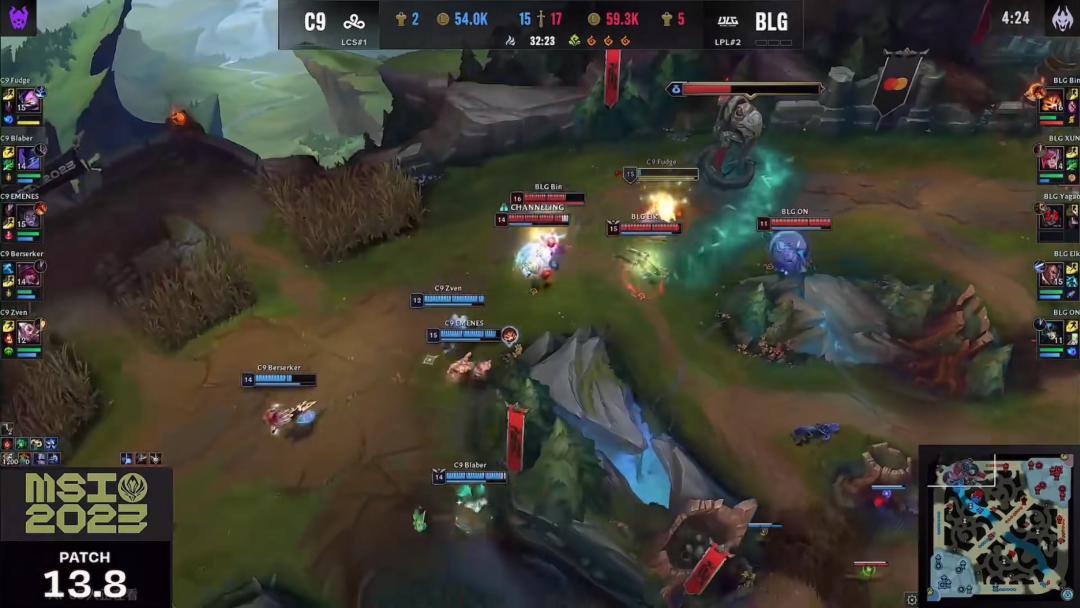Viewport: 1080px width, 608px height.
Task: Select C9 Berserker's champion portrait
Action: 28,273
